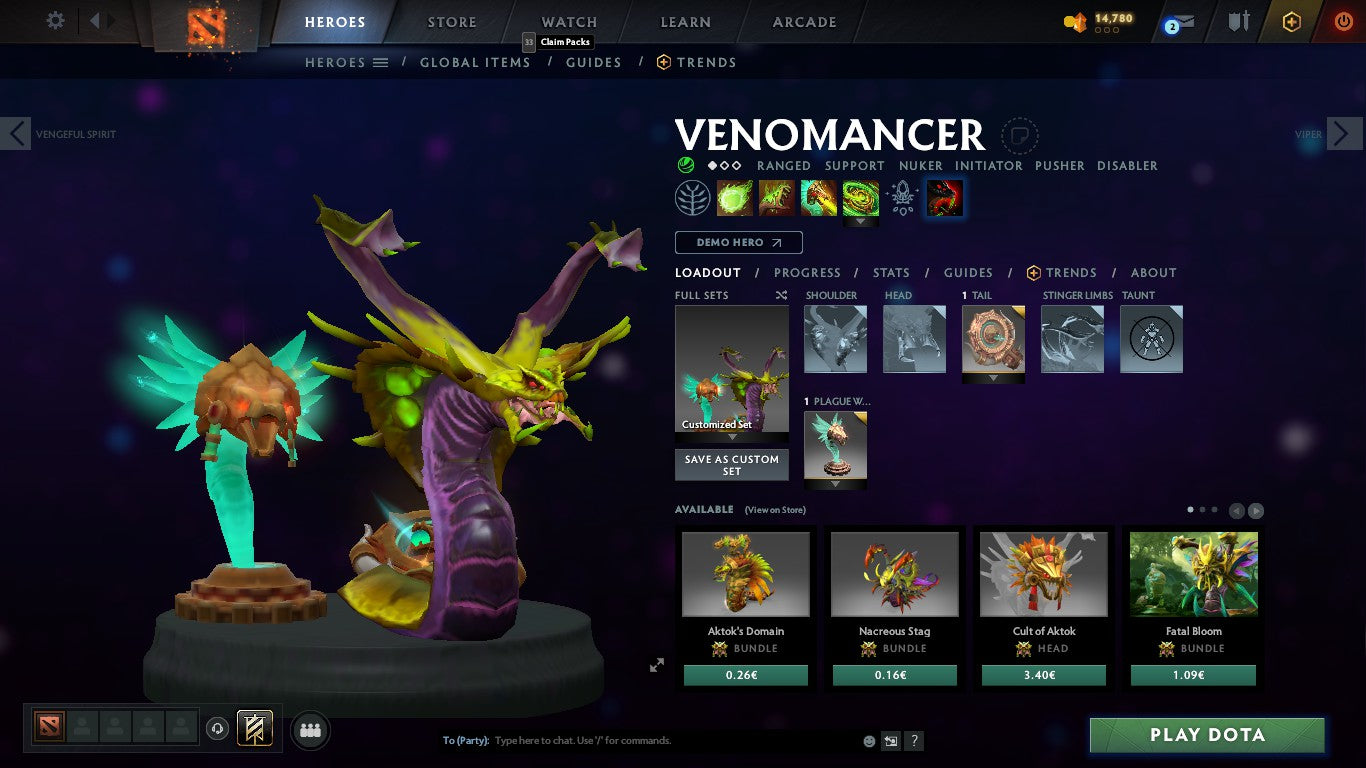1366x768 pixels.
Task: Expand the ultimate ability arrow
Action: coord(861,219)
